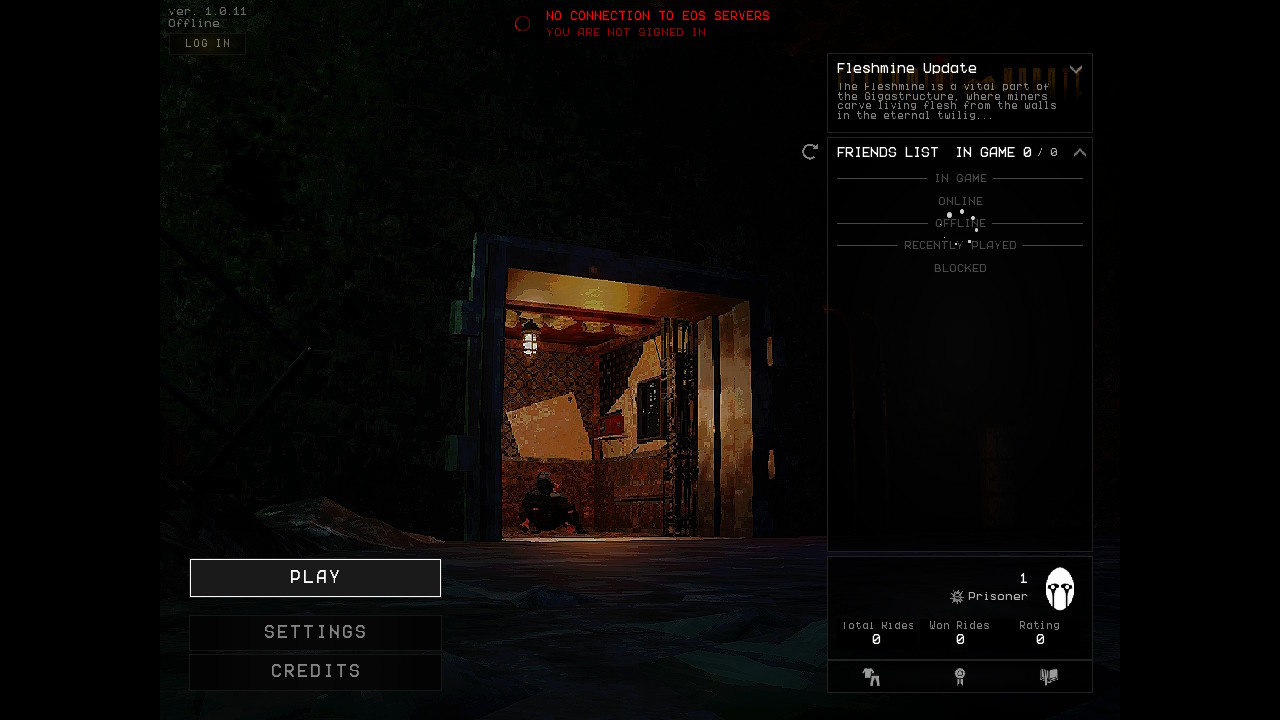Viewport: 1280px width, 720px height.
Task: Expand the Fleshmine Update news panel
Action: pyautogui.click(x=1076, y=70)
